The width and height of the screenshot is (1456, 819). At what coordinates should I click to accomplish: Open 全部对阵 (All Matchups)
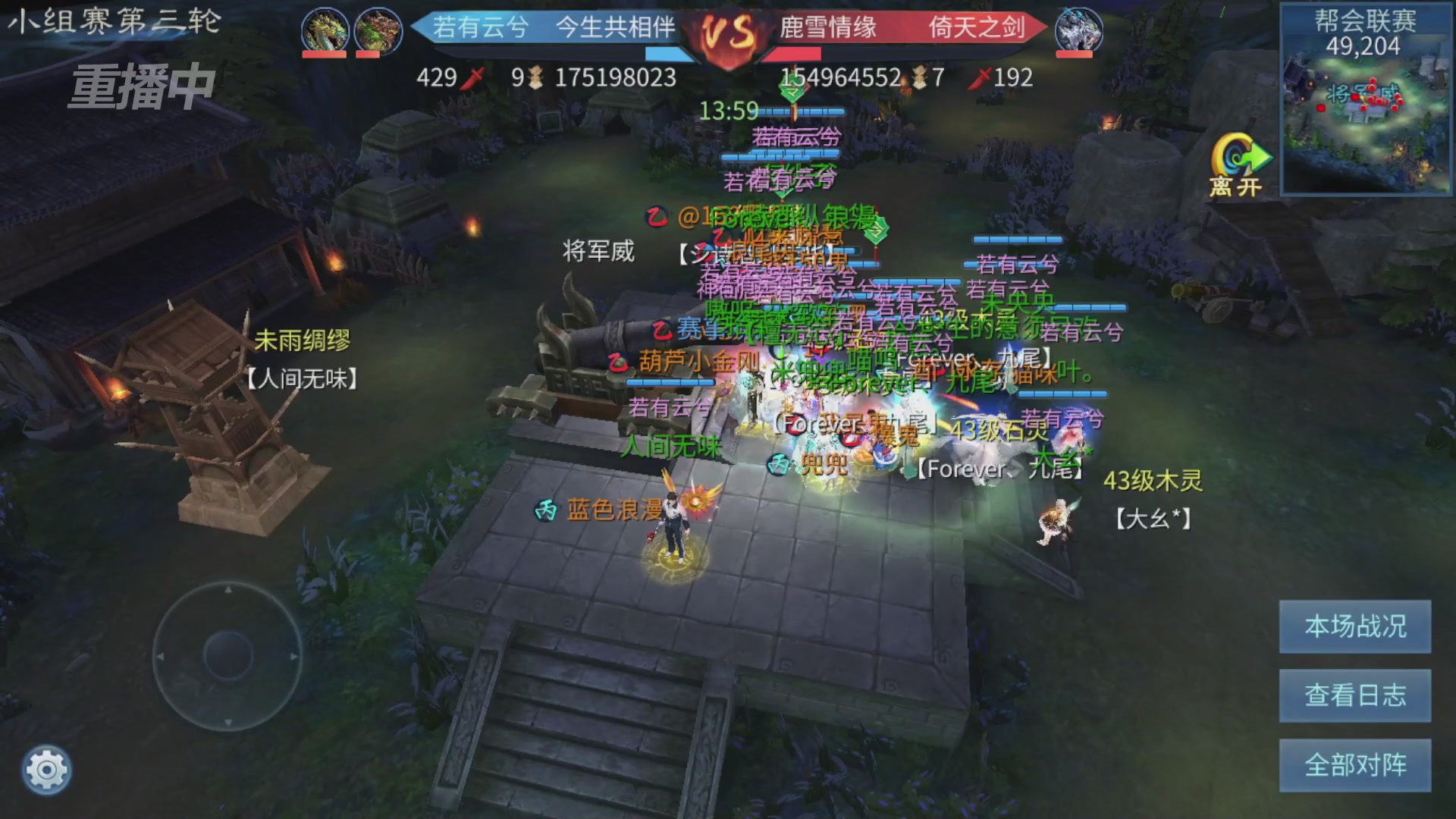pos(1354,765)
